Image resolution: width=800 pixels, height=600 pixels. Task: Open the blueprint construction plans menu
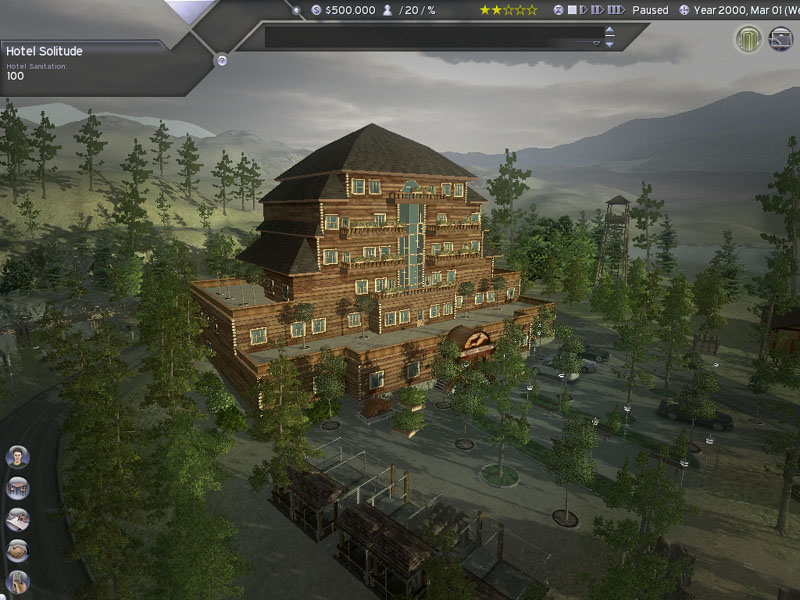(17, 519)
